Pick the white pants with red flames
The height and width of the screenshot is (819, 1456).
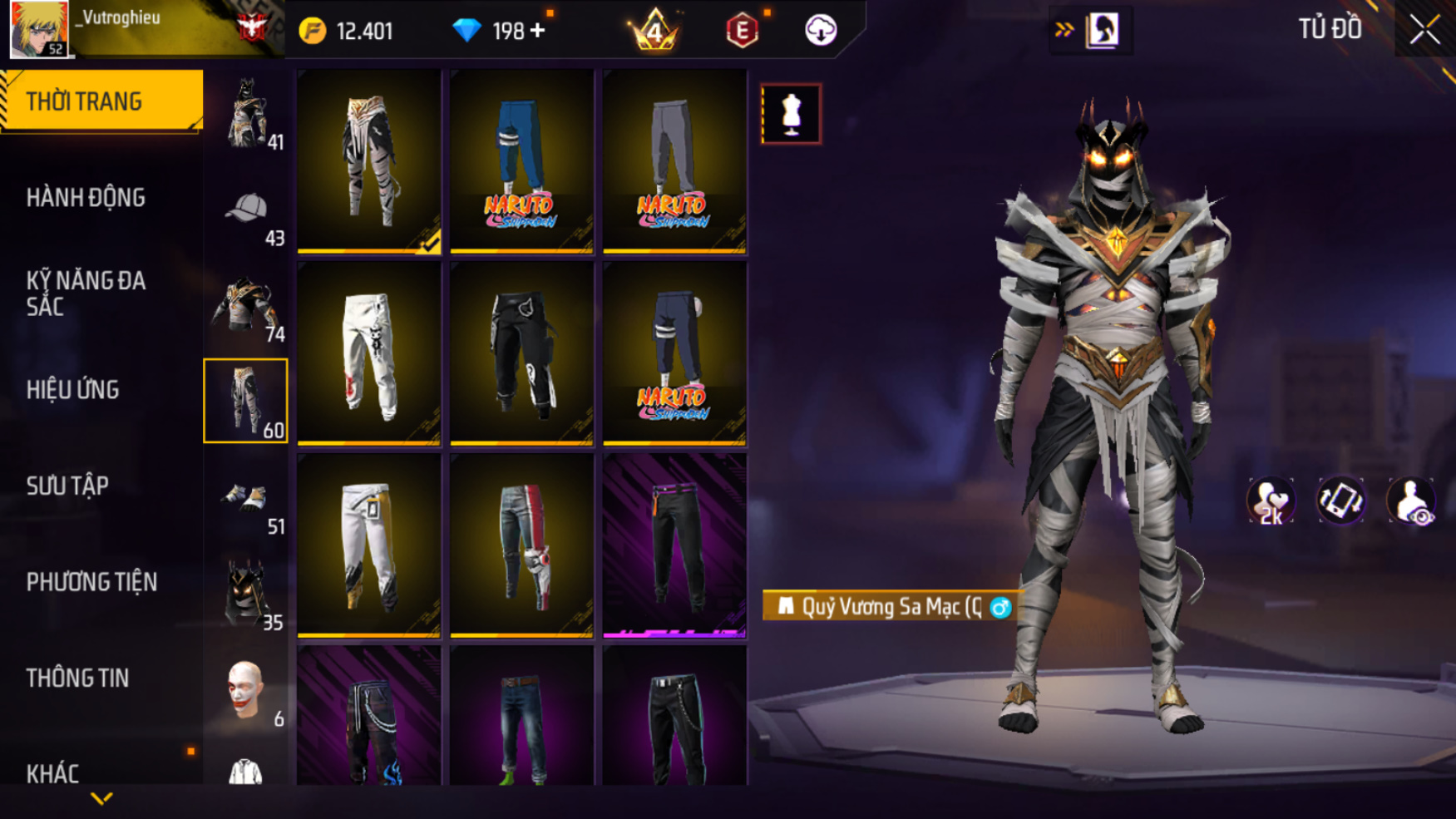pyautogui.click(x=368, y=353)
